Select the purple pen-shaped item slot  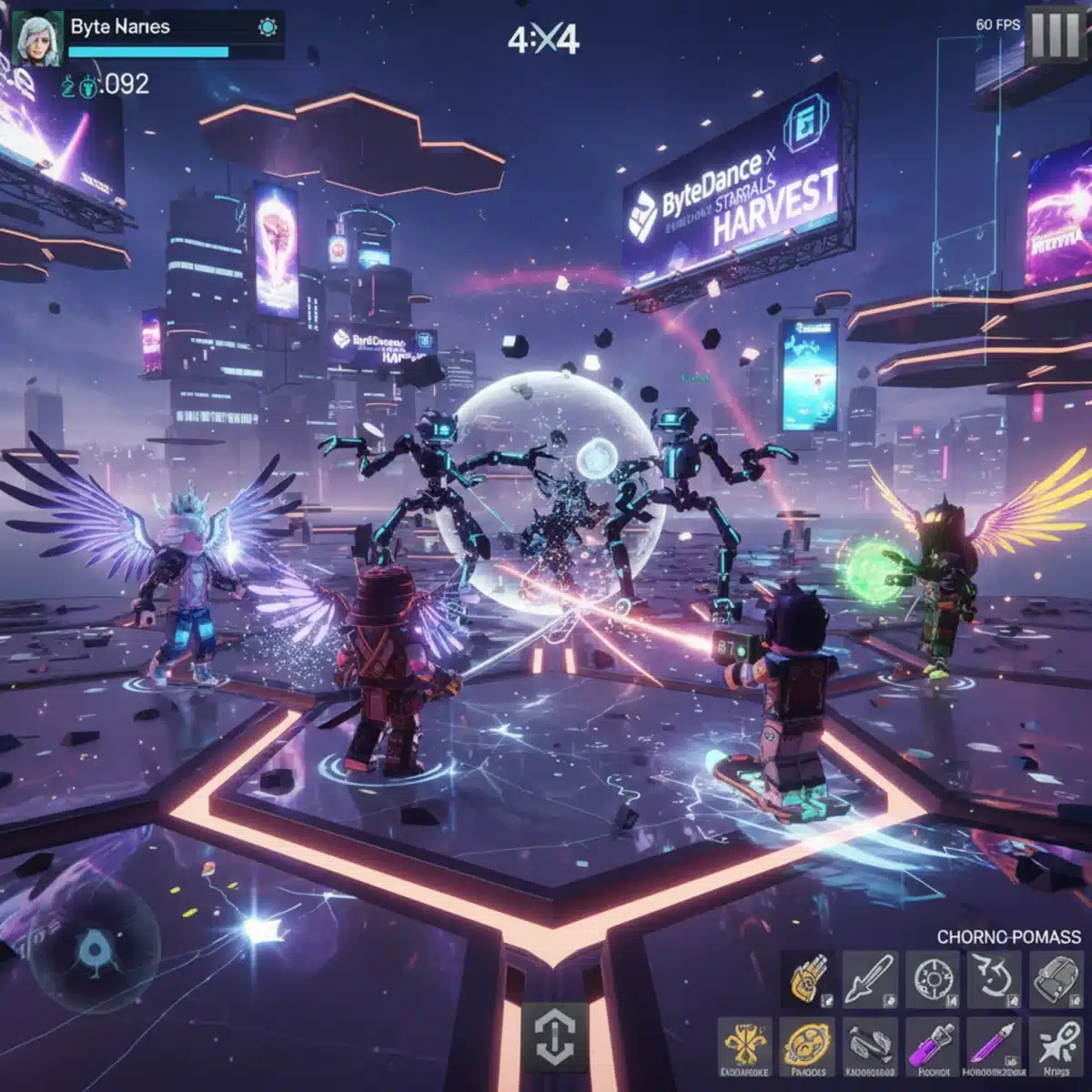click(994, 1045)
